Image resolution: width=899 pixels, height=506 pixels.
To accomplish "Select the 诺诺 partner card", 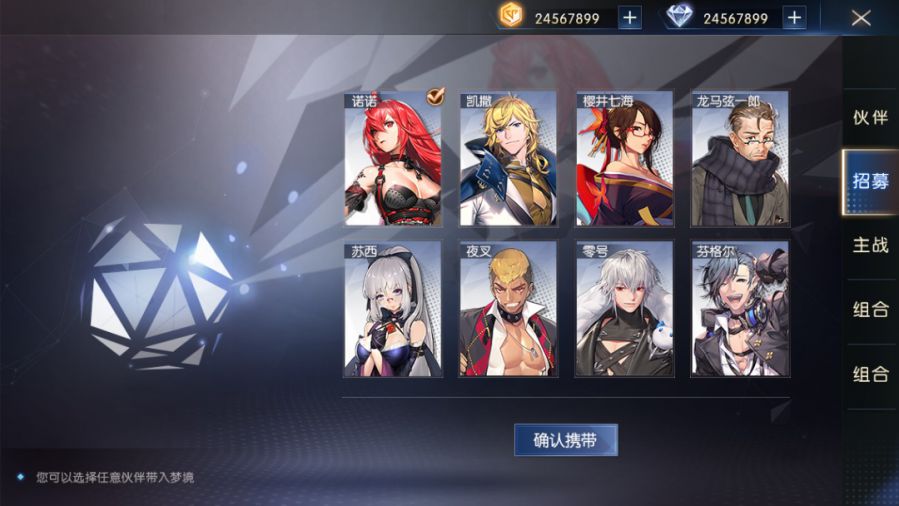I will (393, 159).
